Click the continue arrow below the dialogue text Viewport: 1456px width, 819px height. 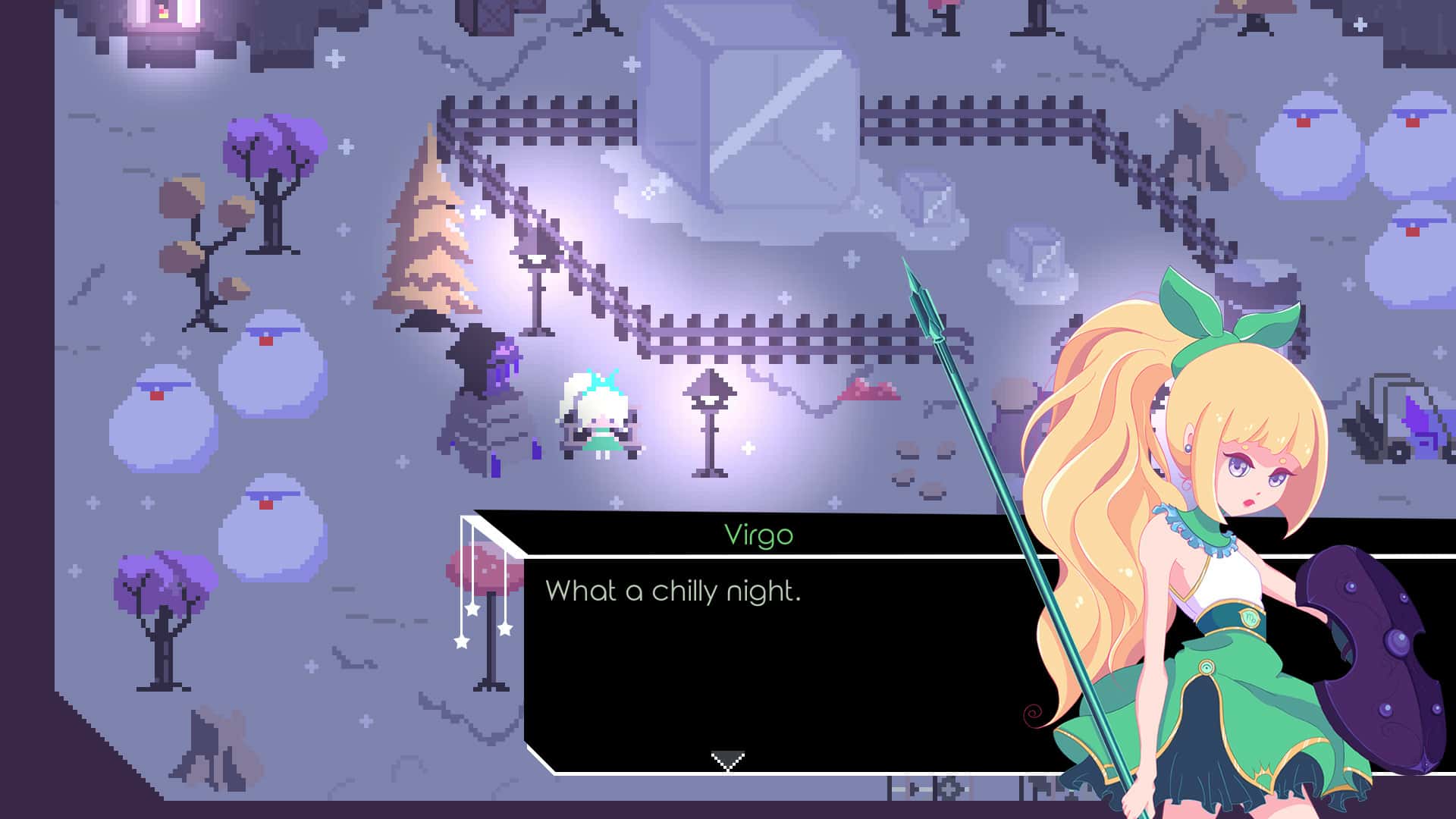[x=726, y=757]
